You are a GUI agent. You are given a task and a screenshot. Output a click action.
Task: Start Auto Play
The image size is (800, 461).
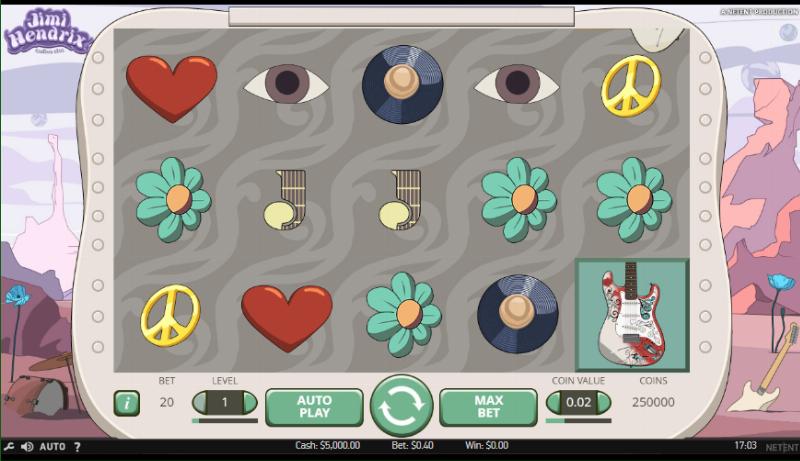point(314,406)
